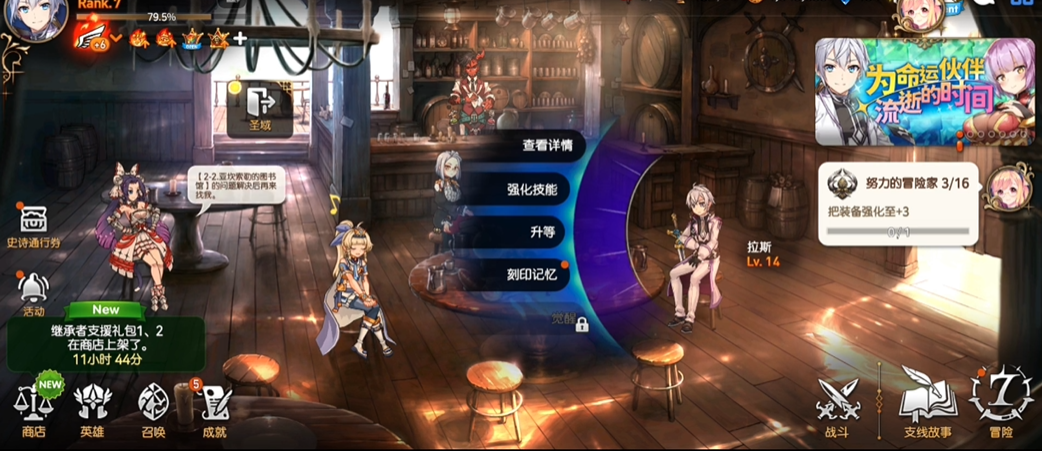Choose 刻印记忆 memory imprint option
Screen dimensions: 1042x451
[532, 274]
